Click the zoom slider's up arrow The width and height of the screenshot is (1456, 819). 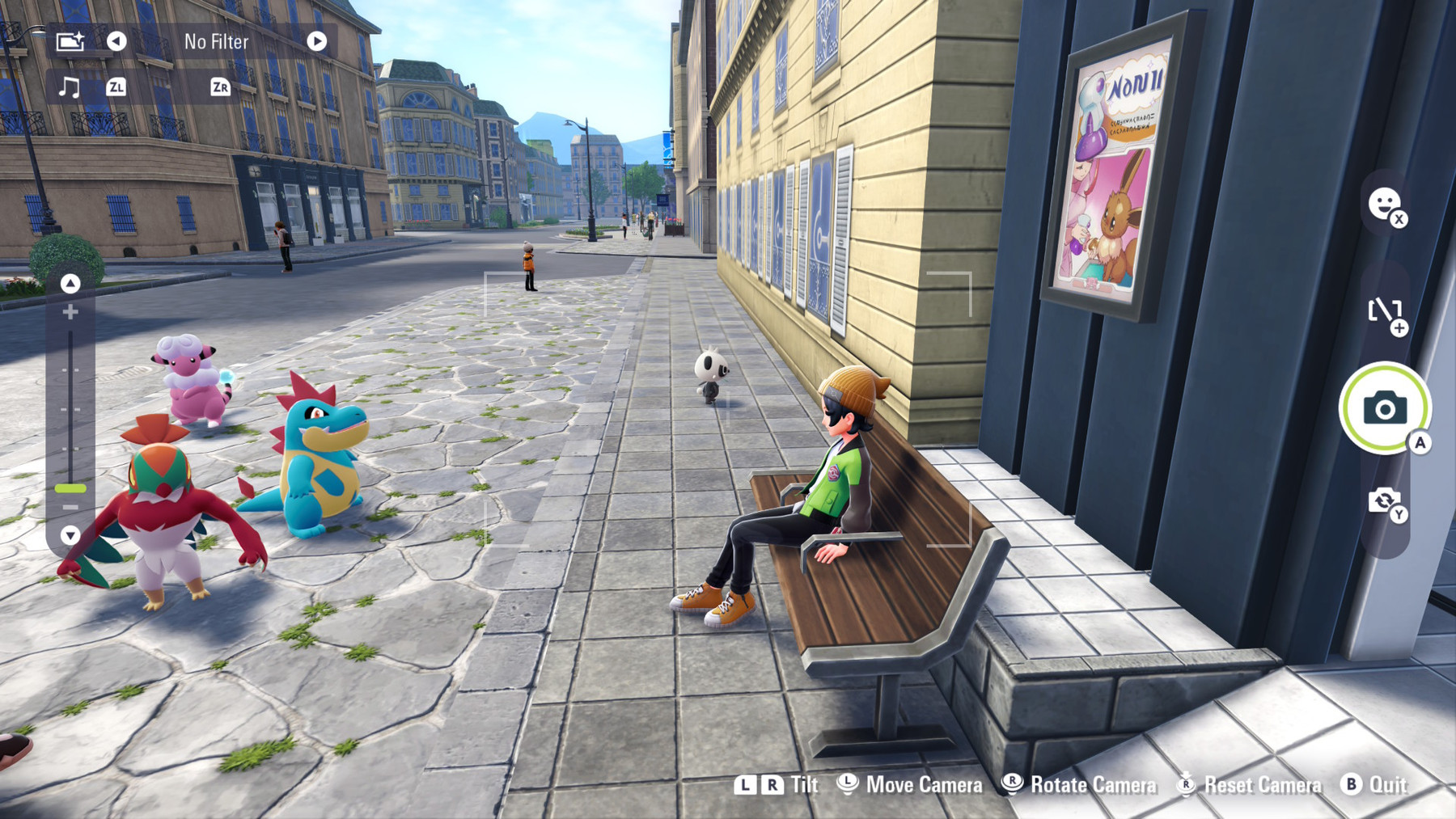[70, 283]
